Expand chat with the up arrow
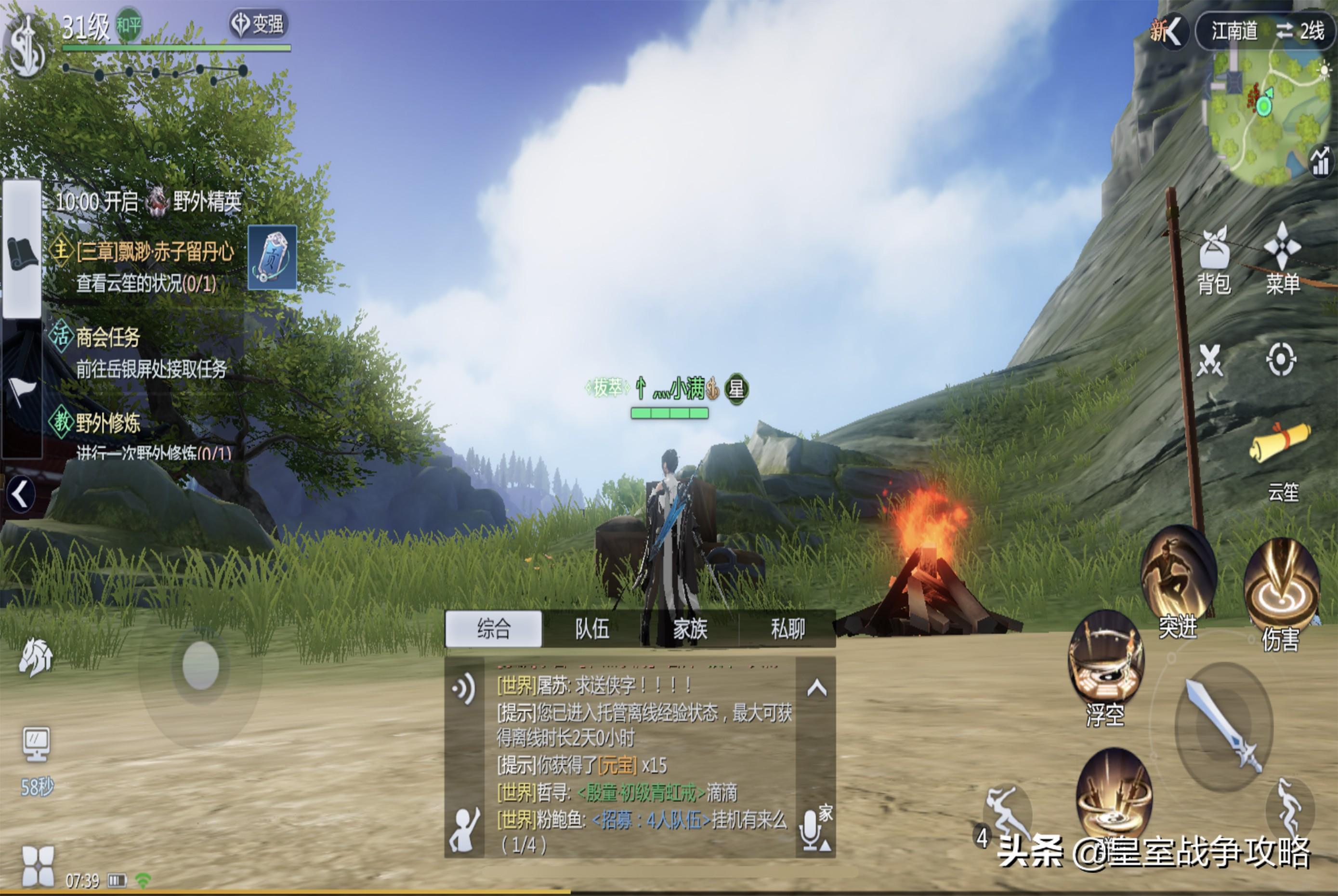1338x896 pixels. (816, 689)
